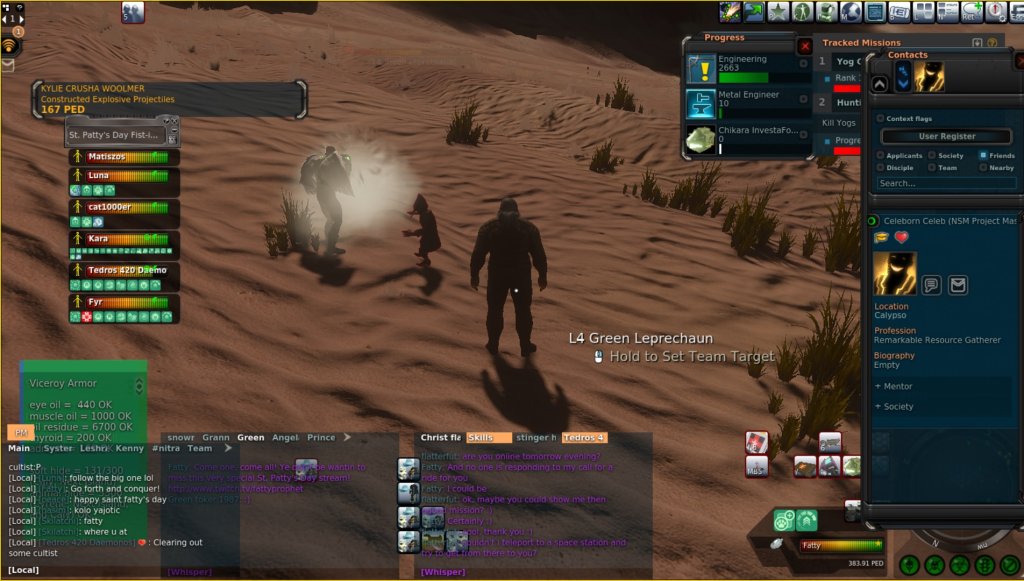Select the Society contact filter

[x=932, y=155]
